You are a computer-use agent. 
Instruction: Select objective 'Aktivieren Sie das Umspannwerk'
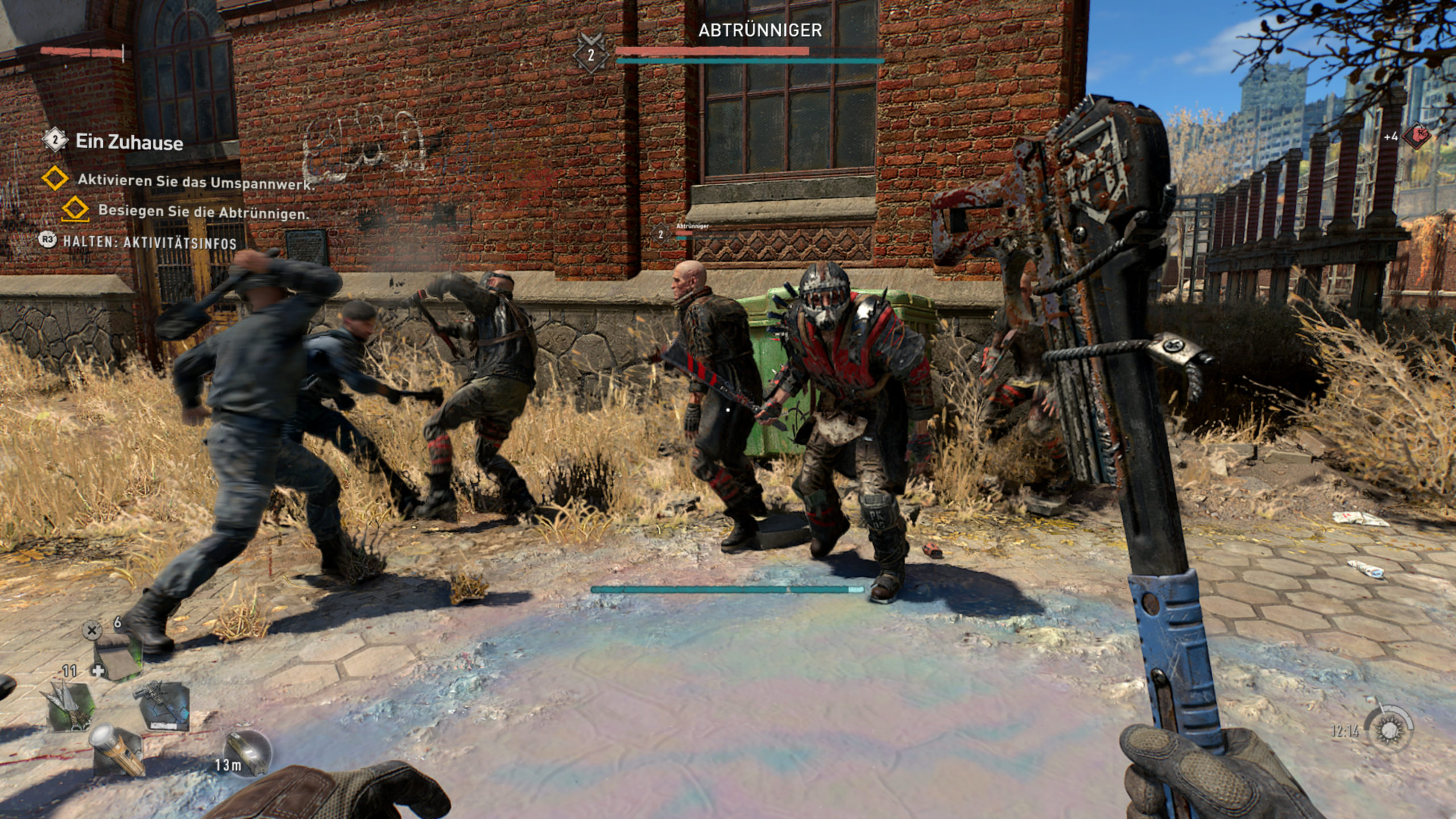[195, 181]
